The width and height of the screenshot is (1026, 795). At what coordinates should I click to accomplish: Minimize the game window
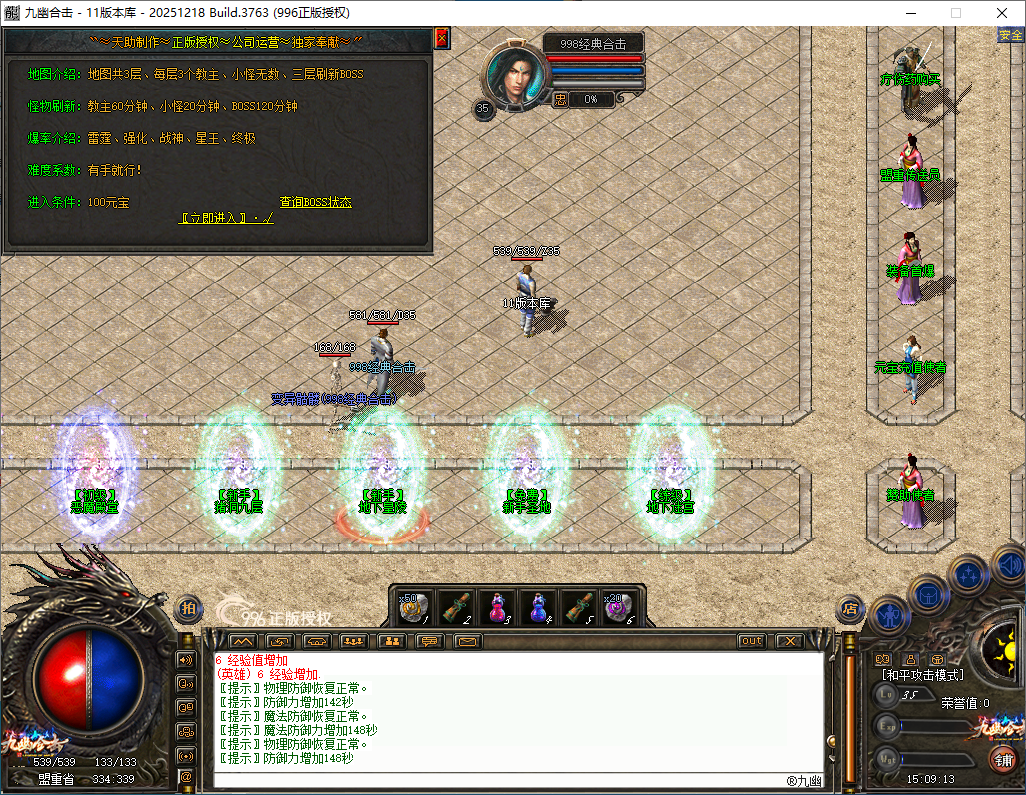click(x=911, y=13)
